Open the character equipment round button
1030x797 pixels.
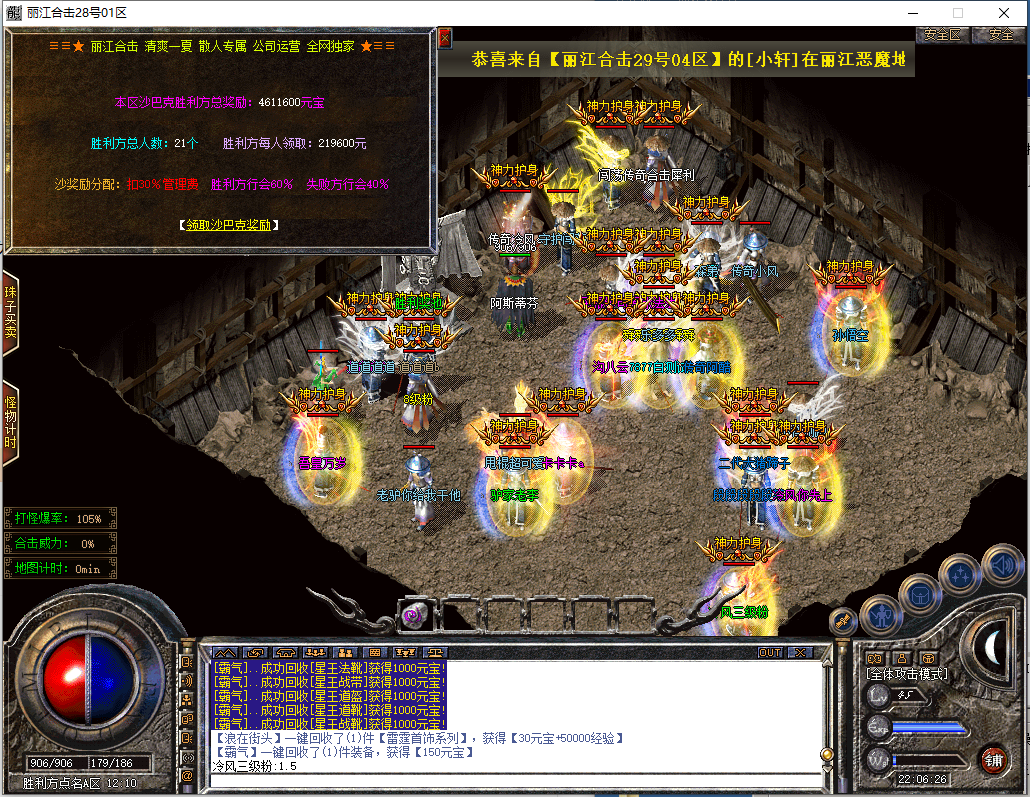881,614
